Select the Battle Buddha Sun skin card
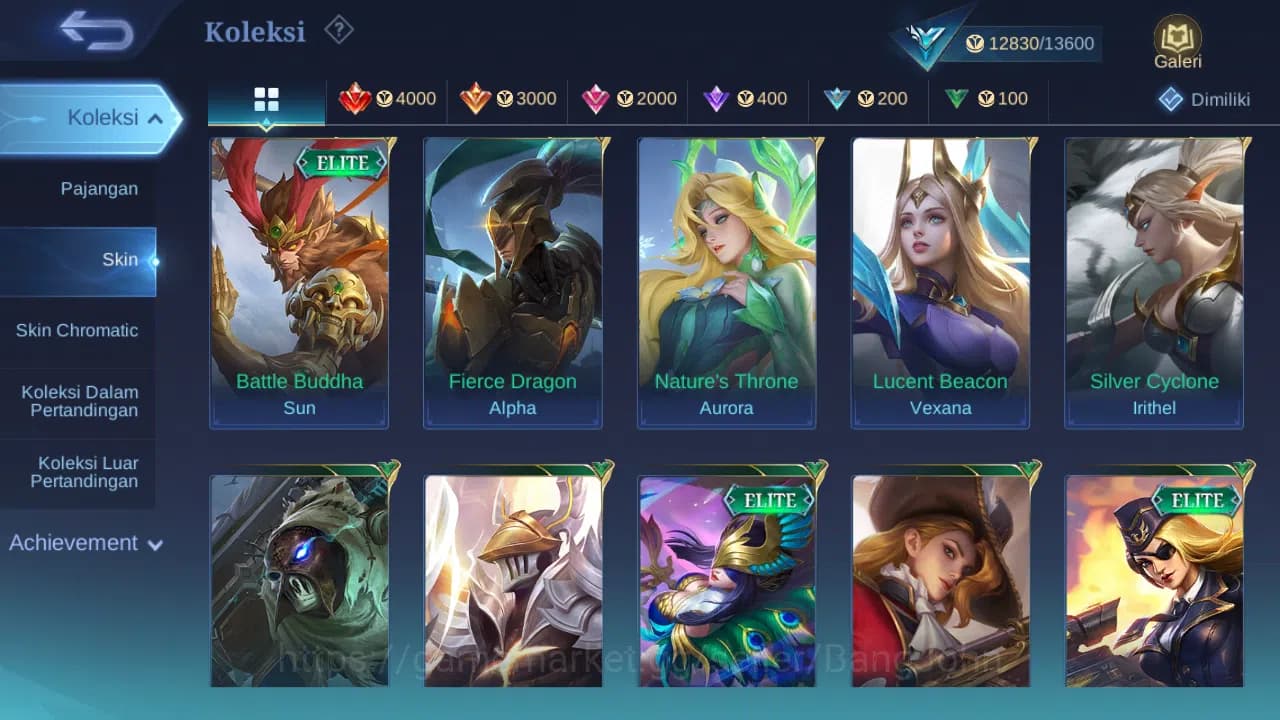Viewport: 1280px width, 720px height. click(x=298, y=283)
